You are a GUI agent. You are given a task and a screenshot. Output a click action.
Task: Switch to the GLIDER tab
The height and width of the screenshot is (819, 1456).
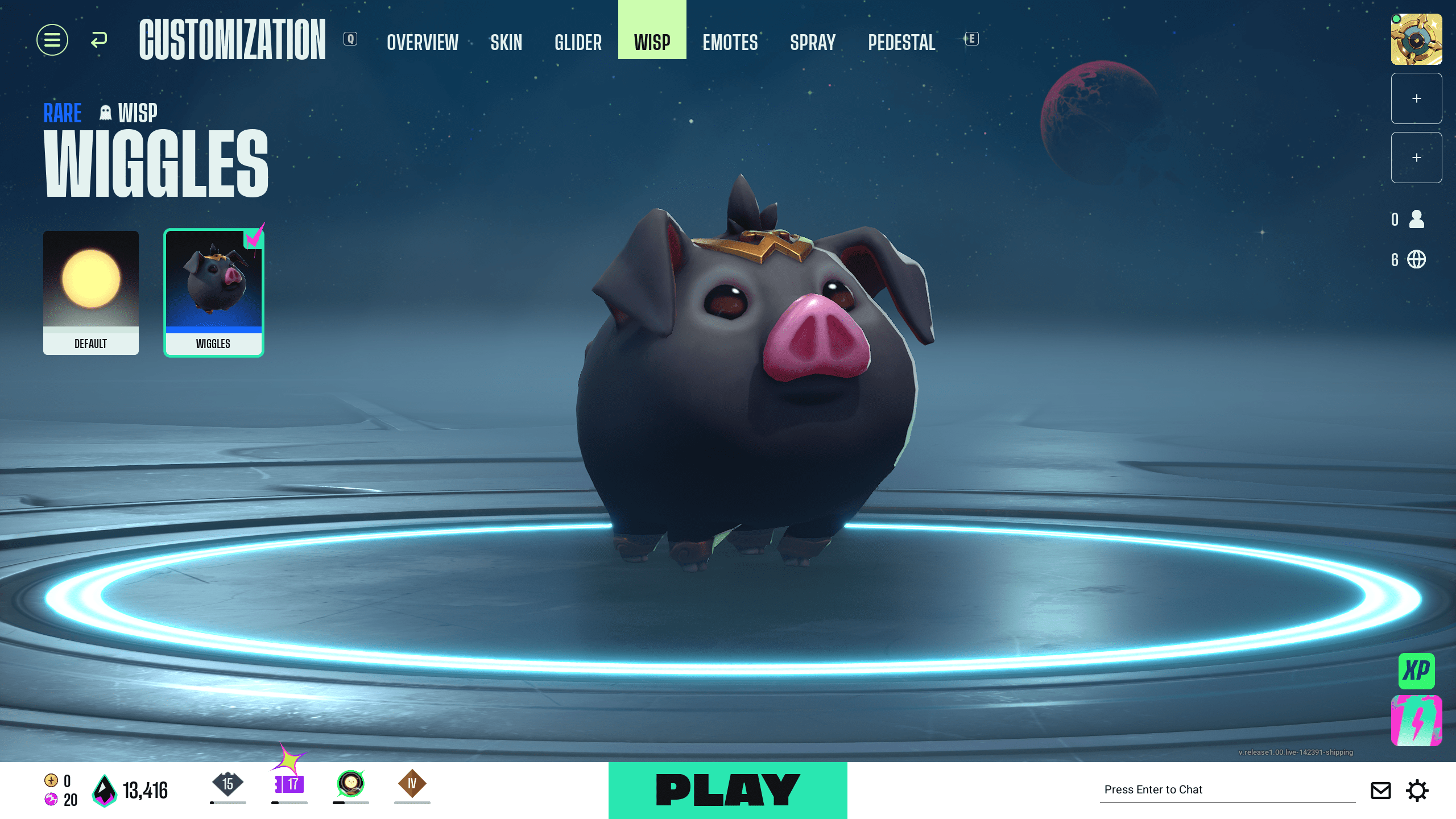point(578,42)
